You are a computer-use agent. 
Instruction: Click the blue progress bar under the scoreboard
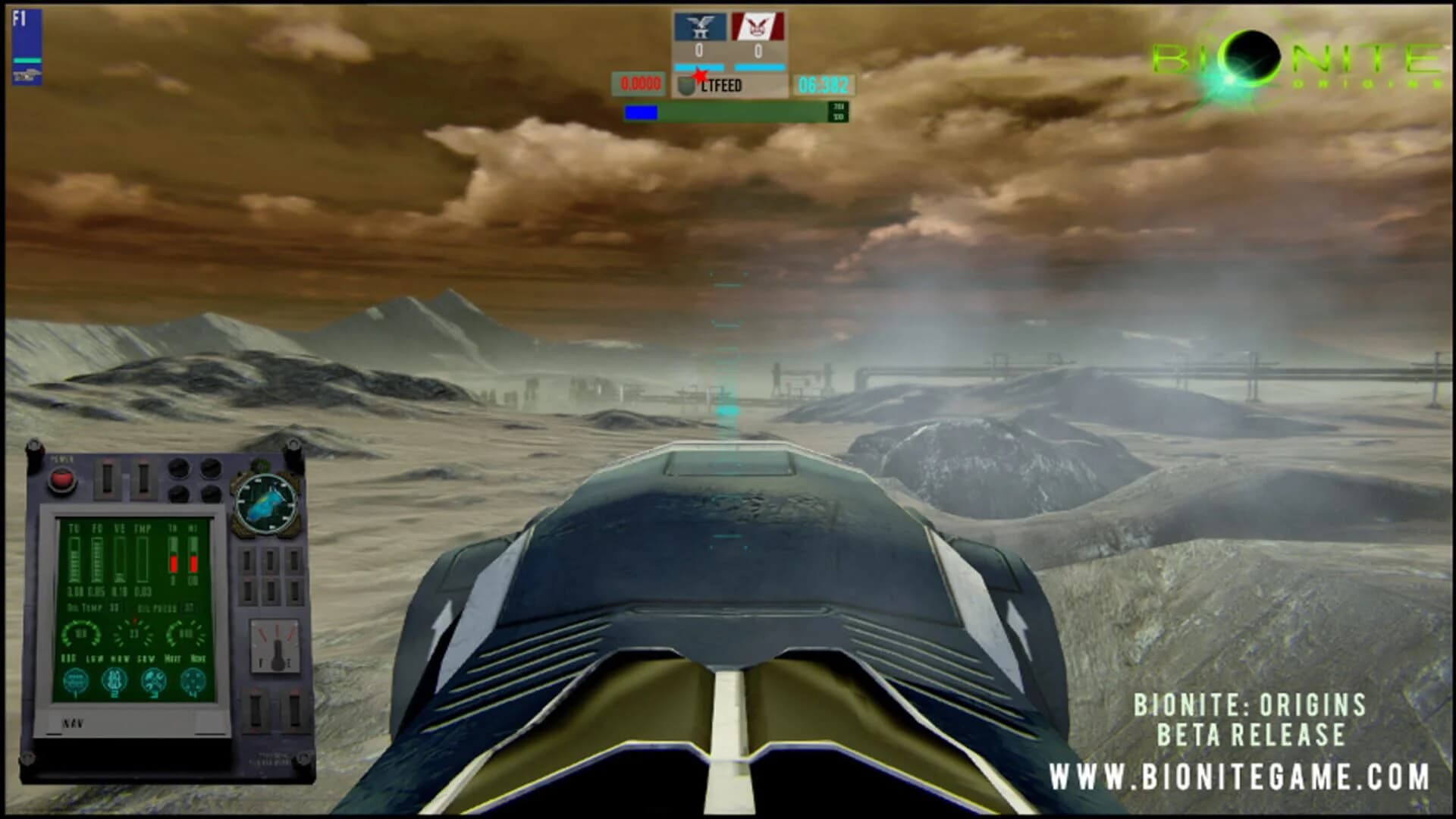point(643,112)
